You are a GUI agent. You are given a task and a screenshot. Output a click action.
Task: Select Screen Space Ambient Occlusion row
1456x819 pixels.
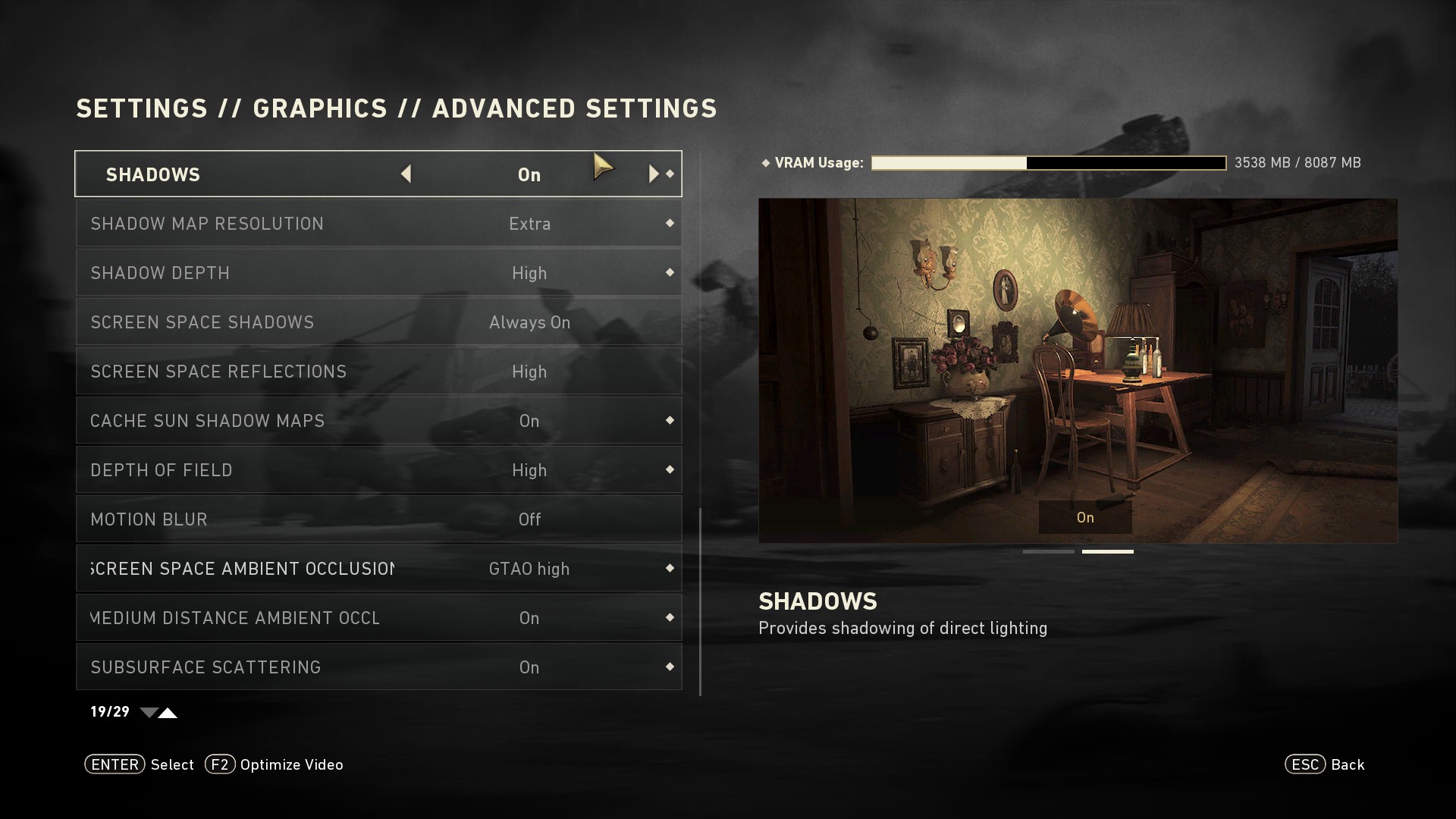[x=378, y=569]
